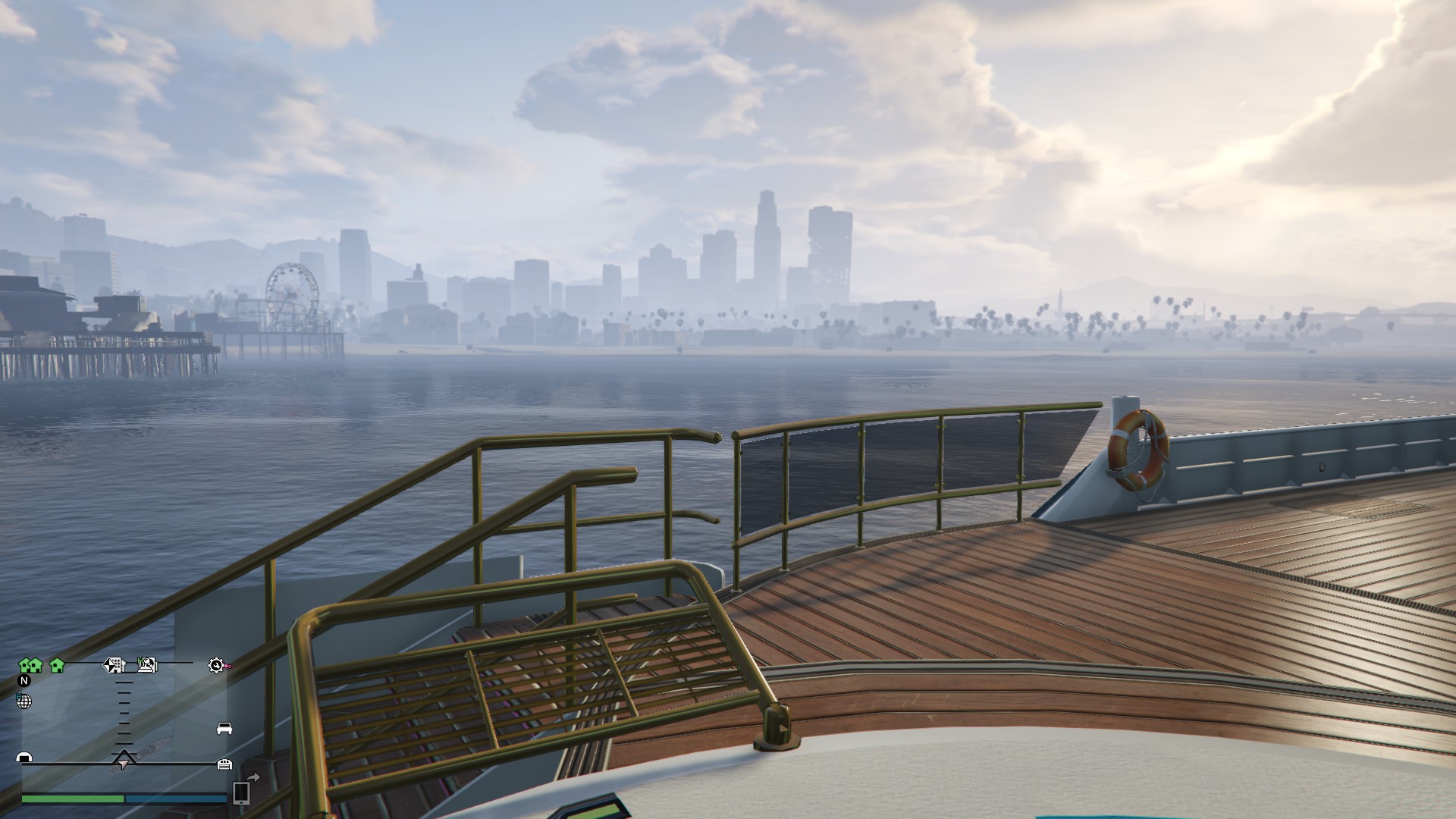The image size is (1456, 819).
Task: Click the office building blip on minimap
Action: tap(115, 665)
